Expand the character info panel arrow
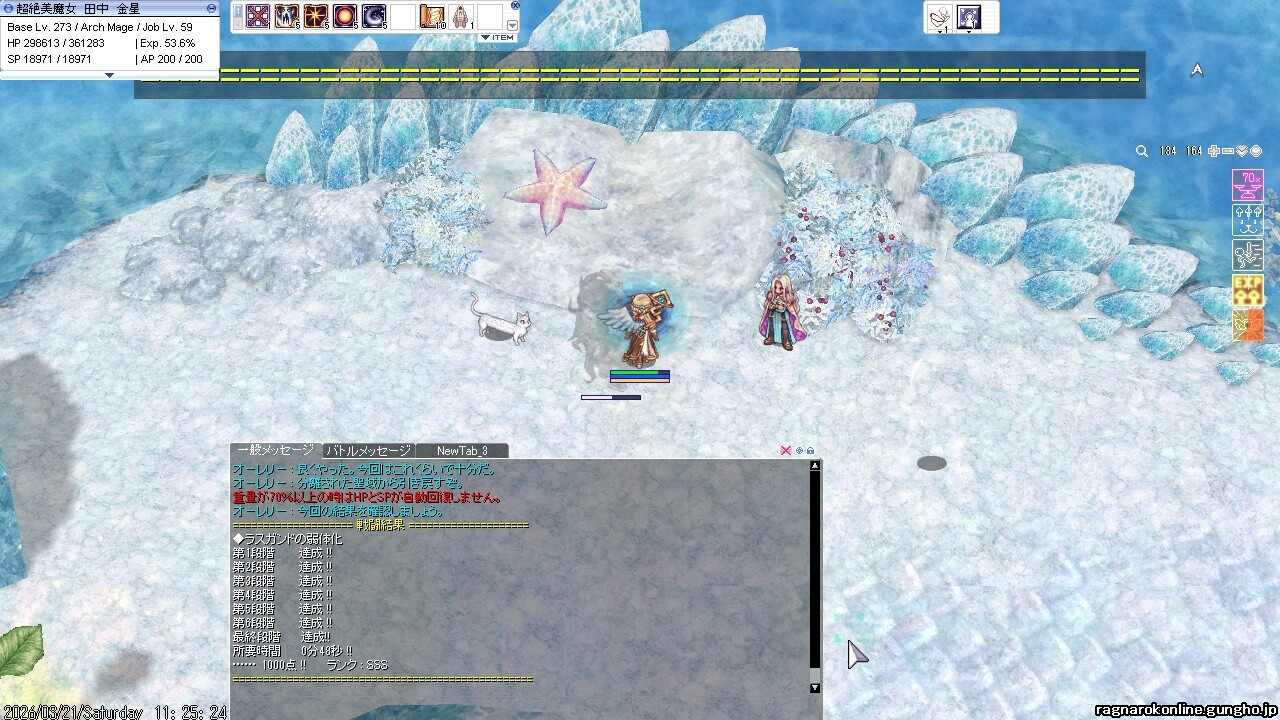1280x720 pixels. pyautogui.click(x=110, y=75)
